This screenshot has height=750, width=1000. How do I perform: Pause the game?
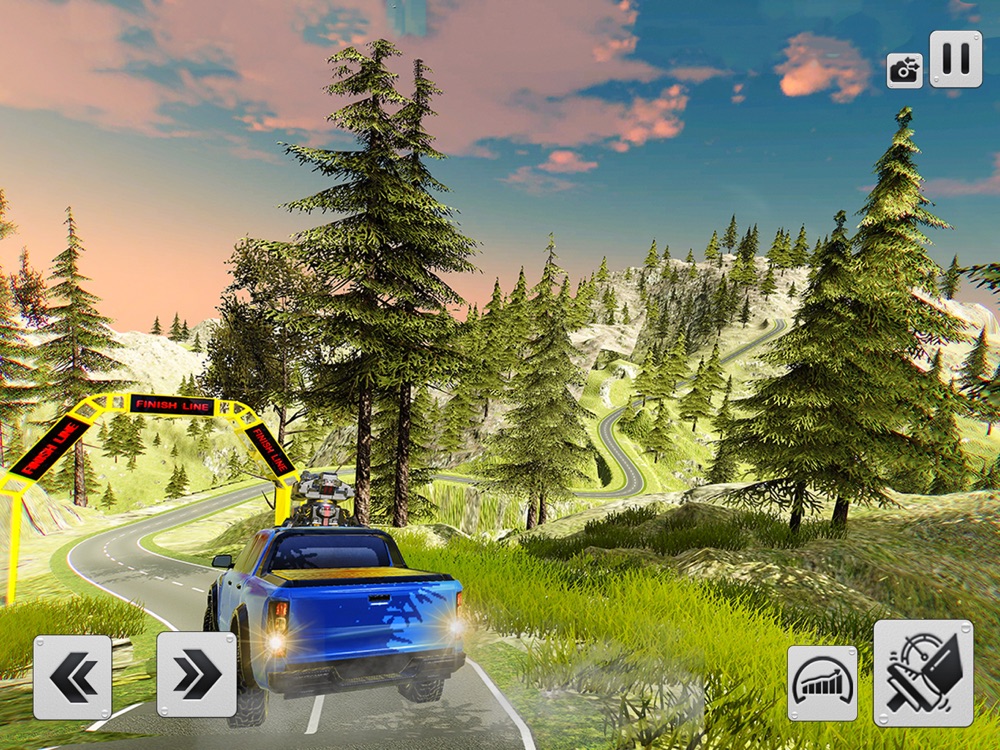(955, 59)
